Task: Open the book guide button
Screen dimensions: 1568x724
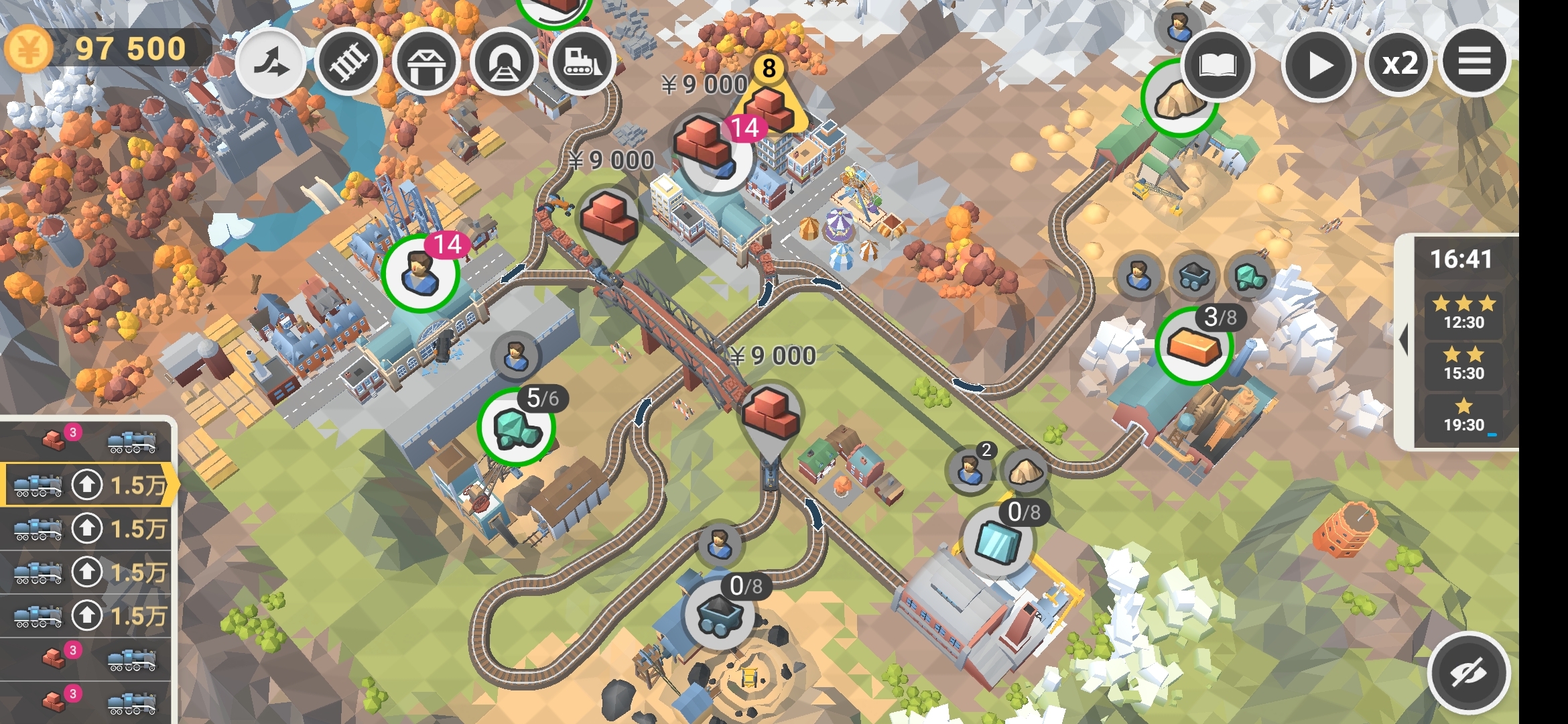Action: click(1217, 65)
